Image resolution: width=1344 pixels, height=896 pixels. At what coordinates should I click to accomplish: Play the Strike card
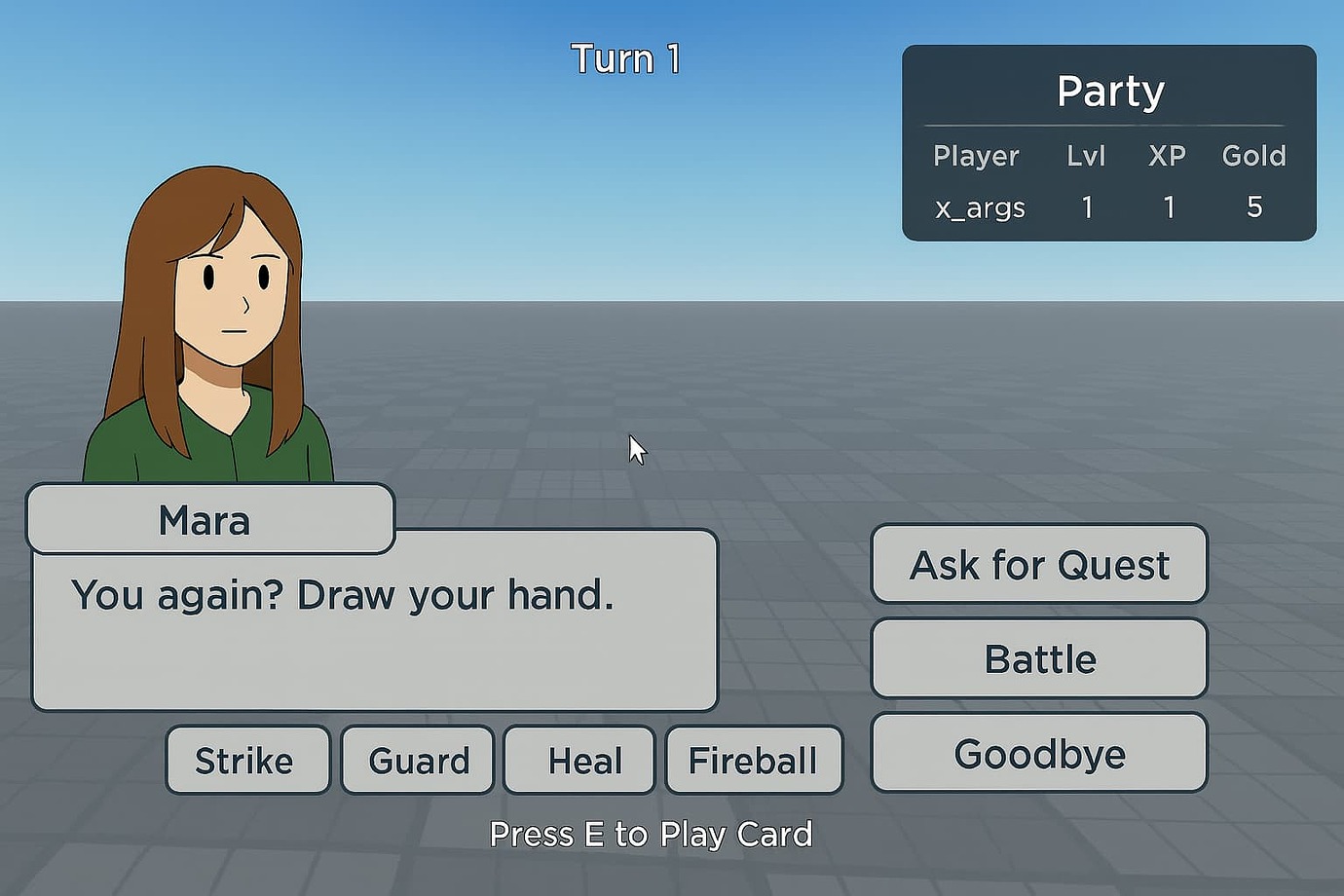tap(247, 761)
